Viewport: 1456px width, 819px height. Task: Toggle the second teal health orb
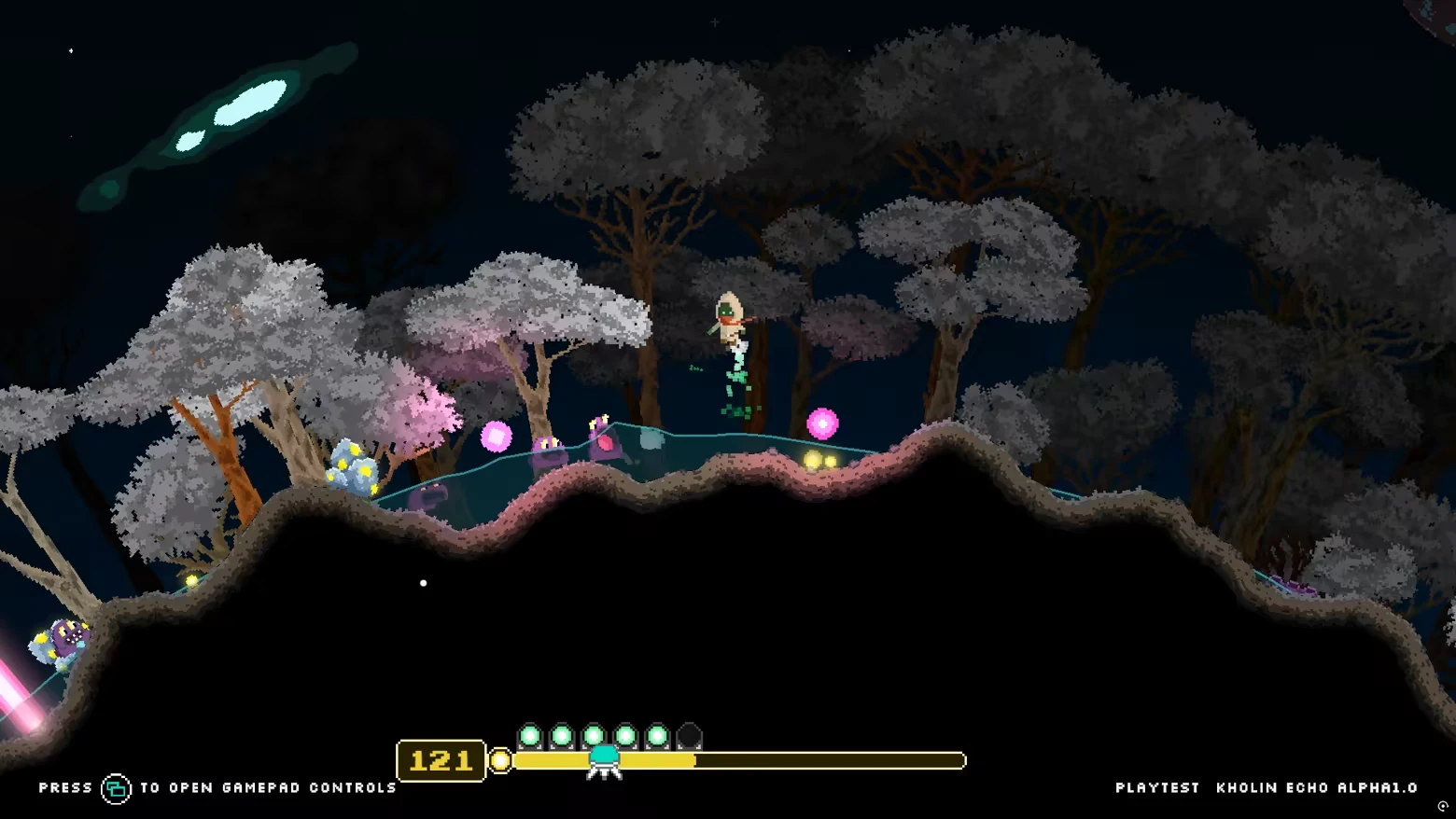pos(563,734)
